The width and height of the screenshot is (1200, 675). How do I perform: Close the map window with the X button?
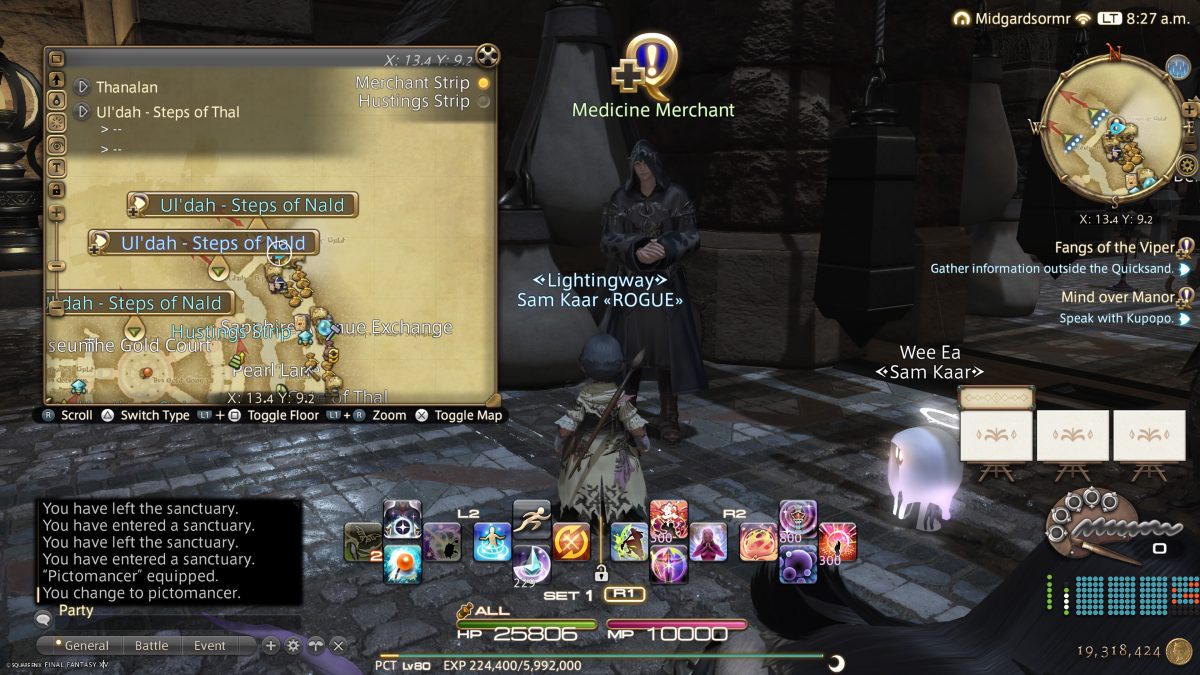[x=487, y=56]
